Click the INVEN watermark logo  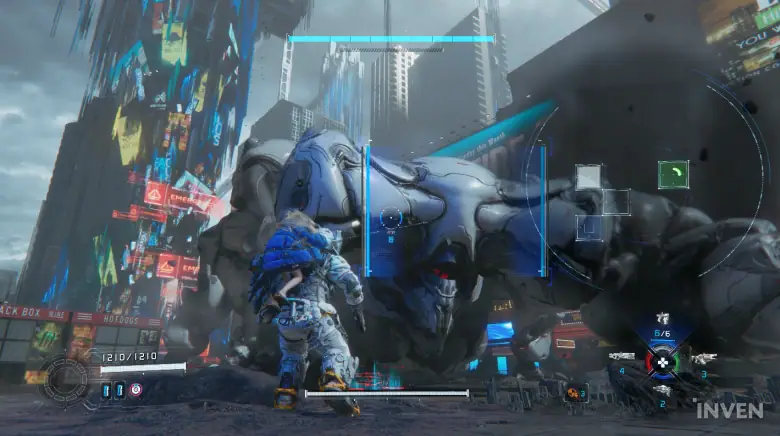coord(730,411)
